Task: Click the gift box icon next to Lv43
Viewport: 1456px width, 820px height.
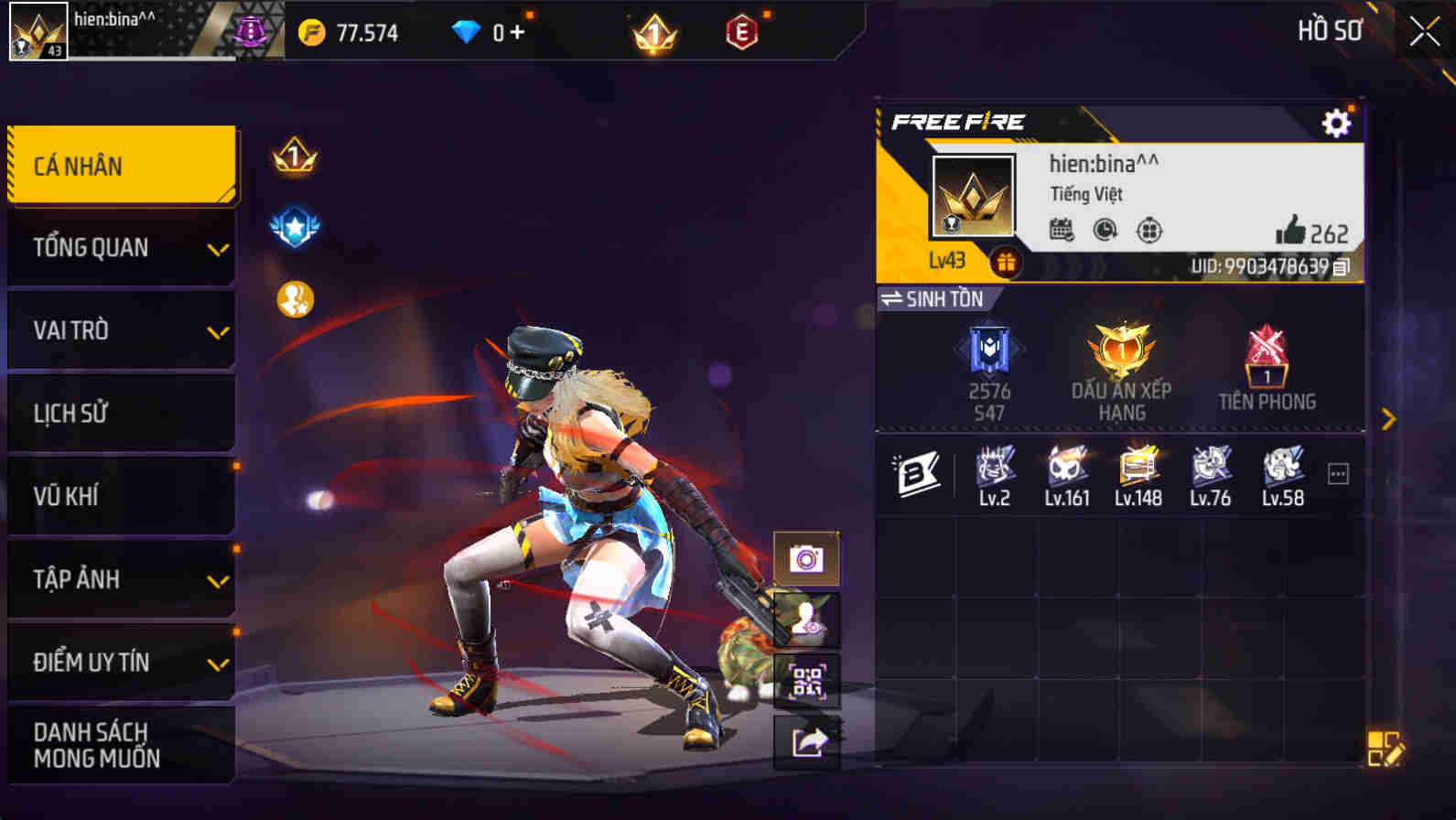Action: [x=1005, y=265]
